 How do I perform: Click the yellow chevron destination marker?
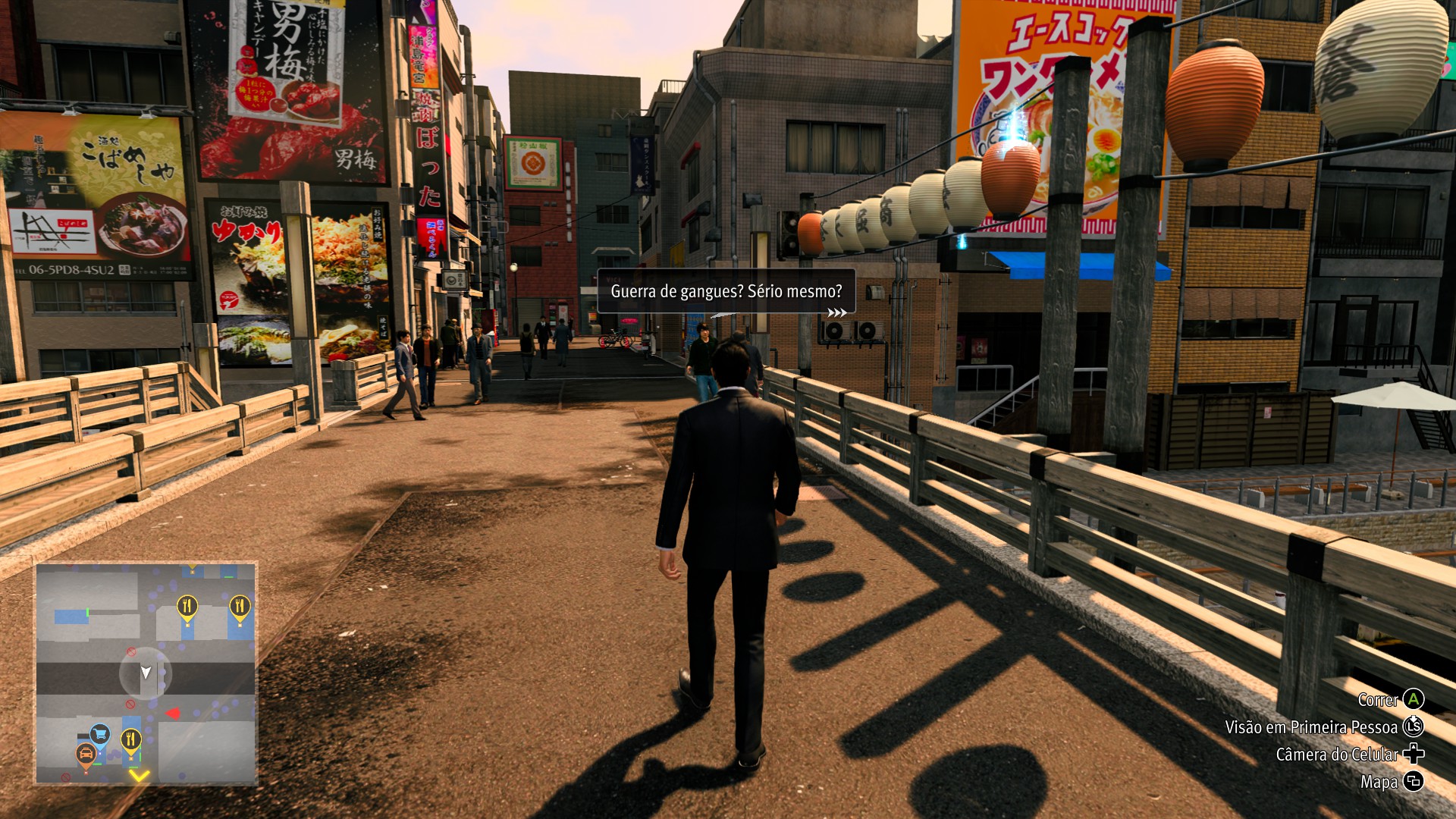click(x=139, y=775)
